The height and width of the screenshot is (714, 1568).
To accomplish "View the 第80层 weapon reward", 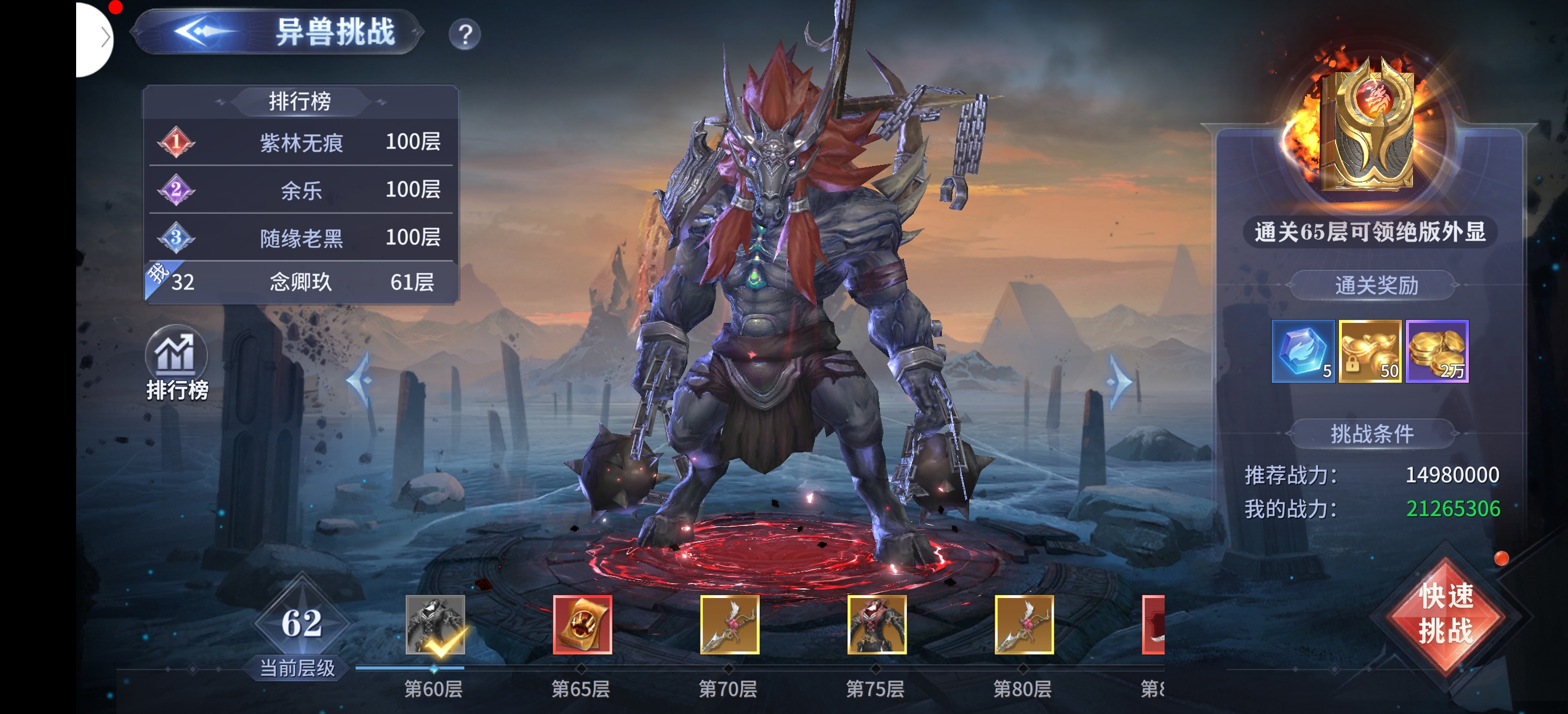I will coord(1024,624).
